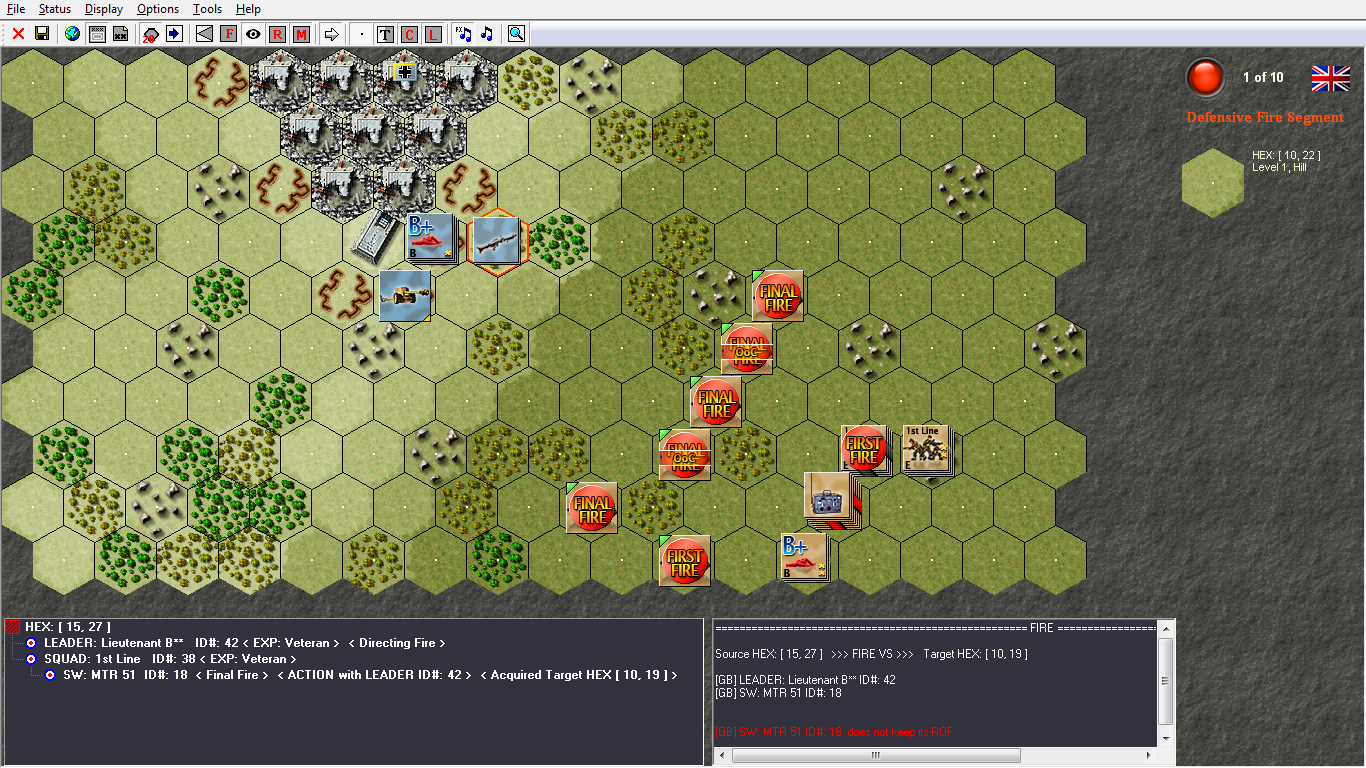Open the magnifier zoom toolbar icon
The height and width of the screenshot is (768, 1366).
tap(518, 34)
